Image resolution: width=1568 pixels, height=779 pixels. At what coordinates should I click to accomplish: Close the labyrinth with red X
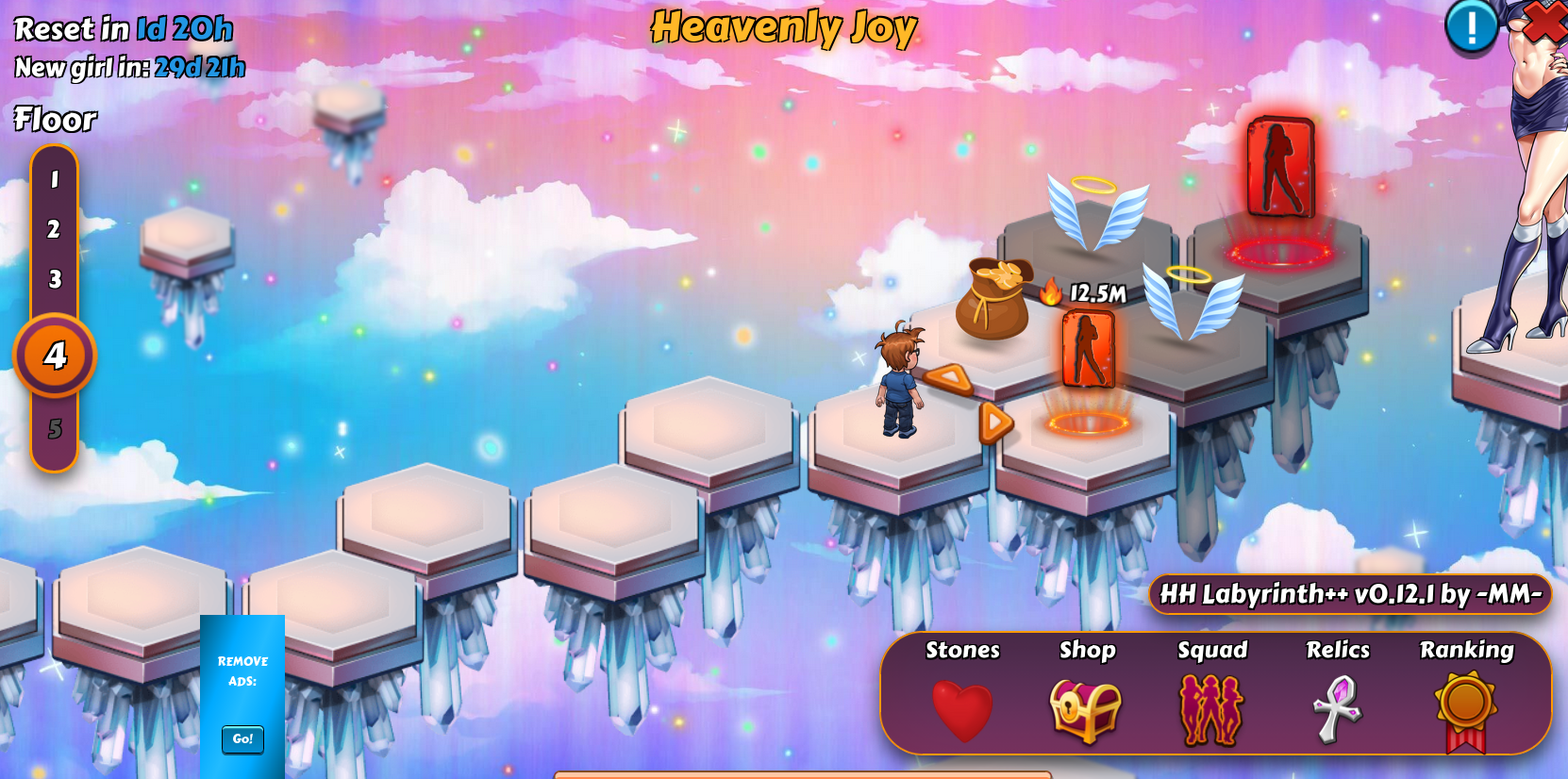click(x=1544, y=21)
